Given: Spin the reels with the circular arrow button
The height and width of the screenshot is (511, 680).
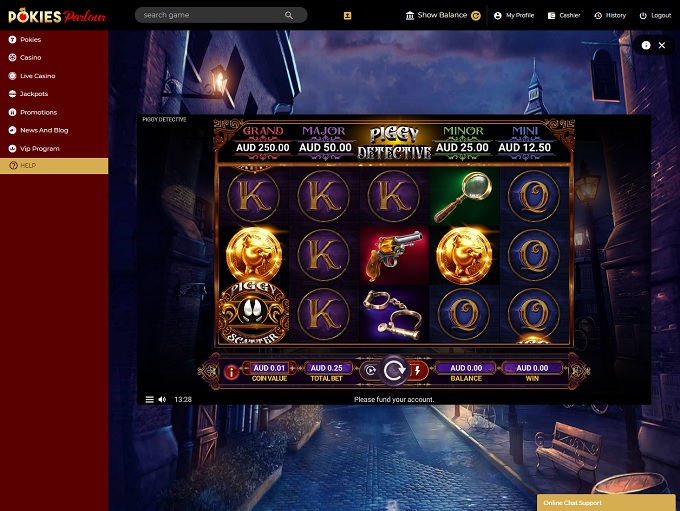Looking at the screenshot, I should (394, 370).
